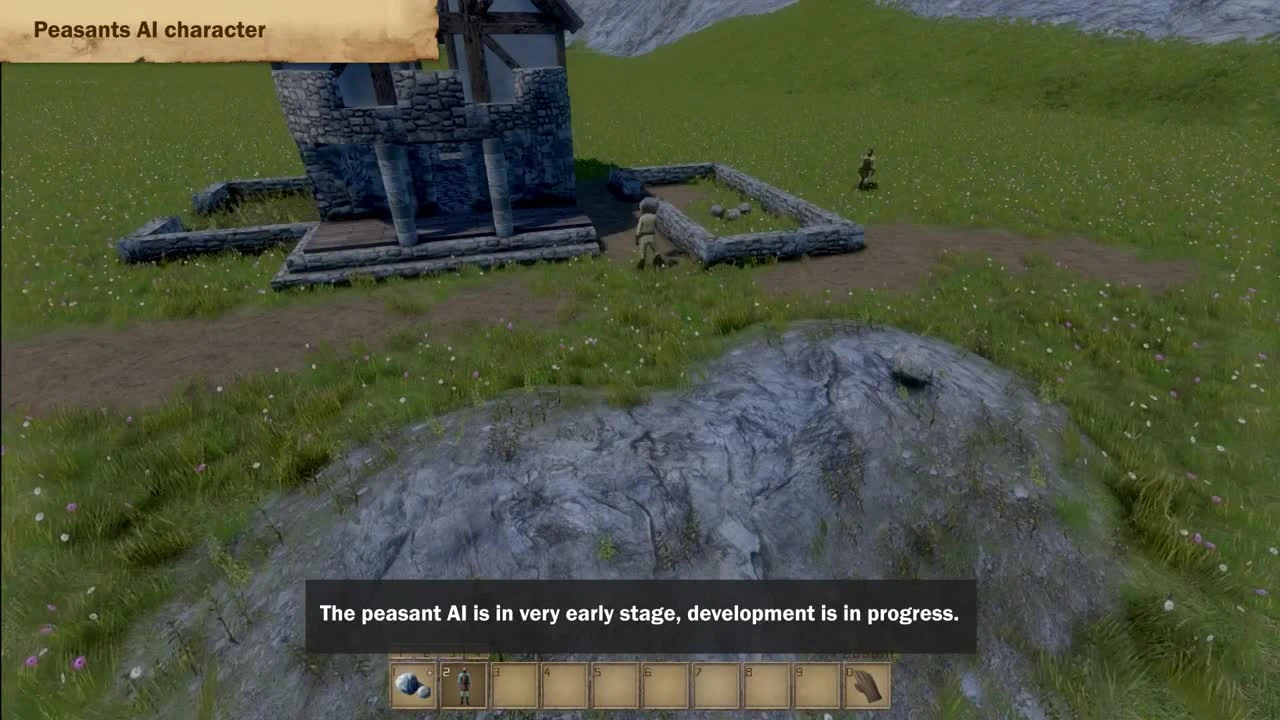1280x720 pixels.
Task: Click the dog beside the peasant
Action: [657, 260]
